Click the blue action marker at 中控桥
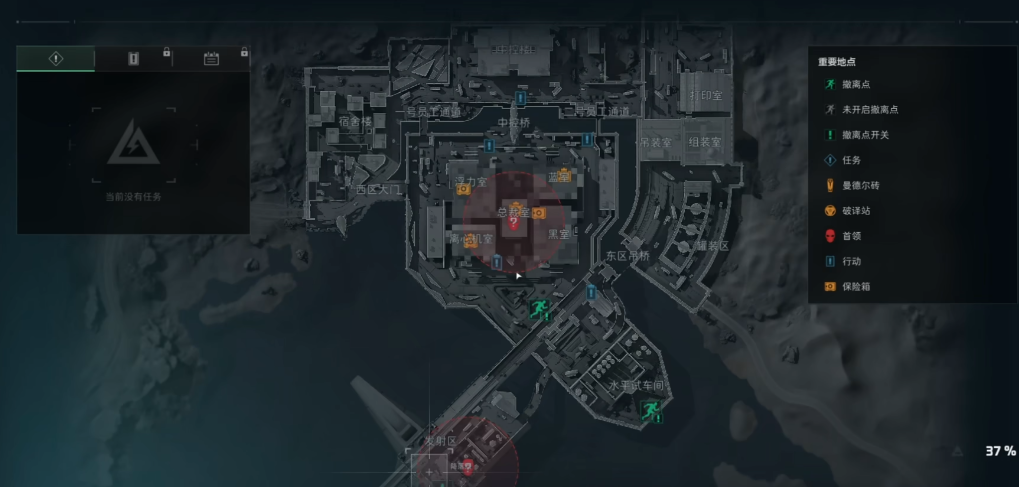The image size is (1019, 487). 521,98
